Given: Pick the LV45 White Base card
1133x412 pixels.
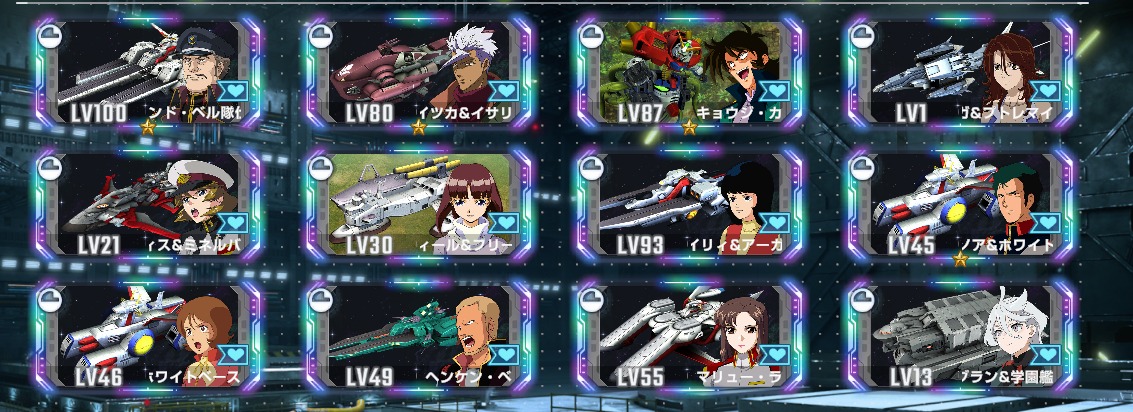Looking at the screenshot, I should coord(961,204).
